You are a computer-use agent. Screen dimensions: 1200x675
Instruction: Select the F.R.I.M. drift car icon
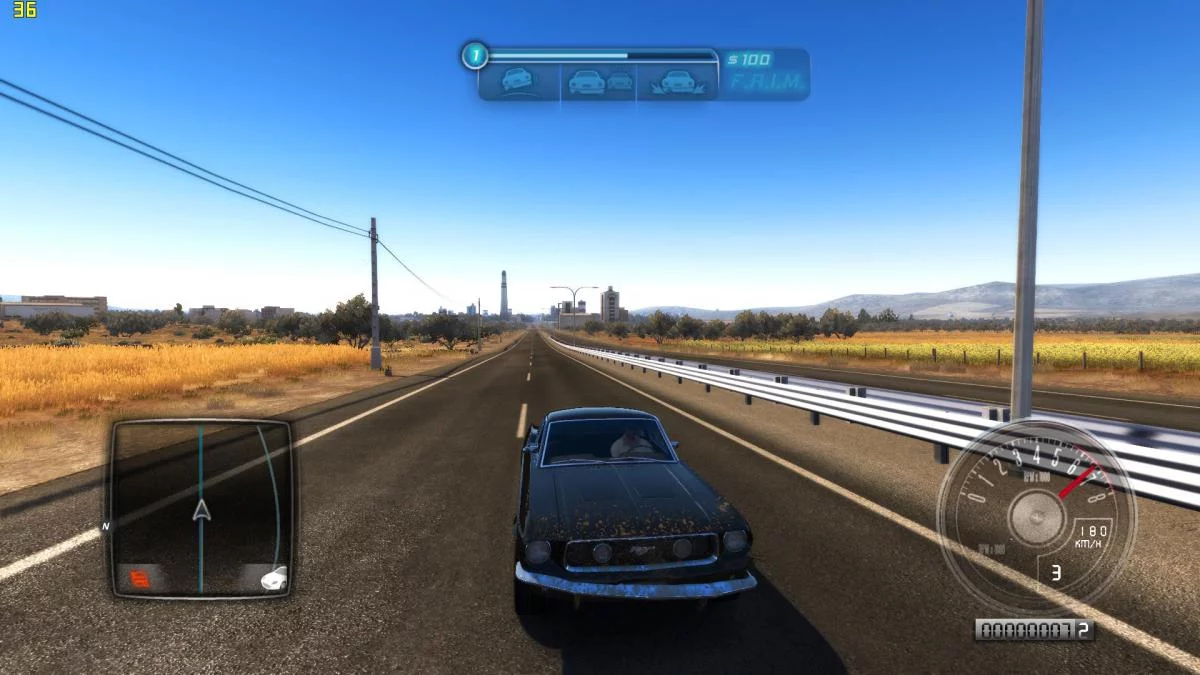[x=517, y=81]
